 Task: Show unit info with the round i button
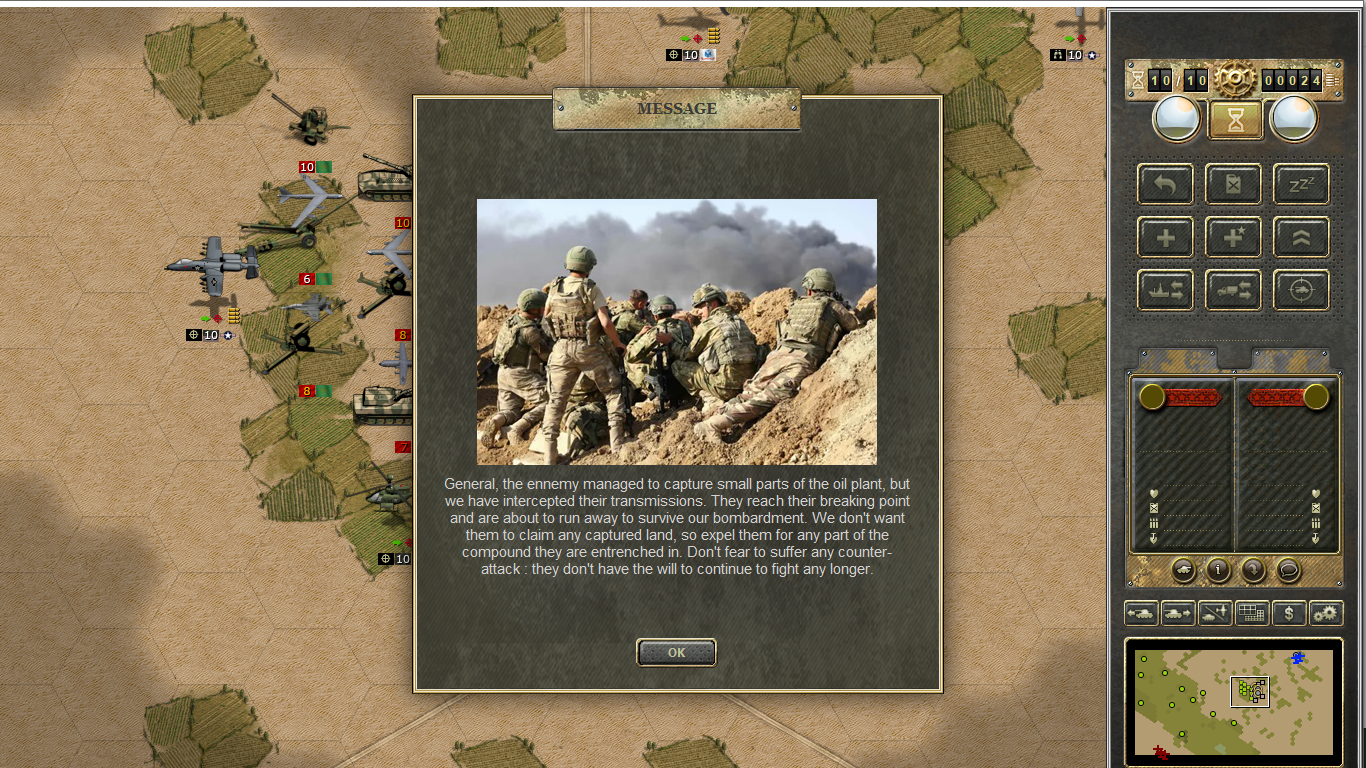[x=1218, y=570]
